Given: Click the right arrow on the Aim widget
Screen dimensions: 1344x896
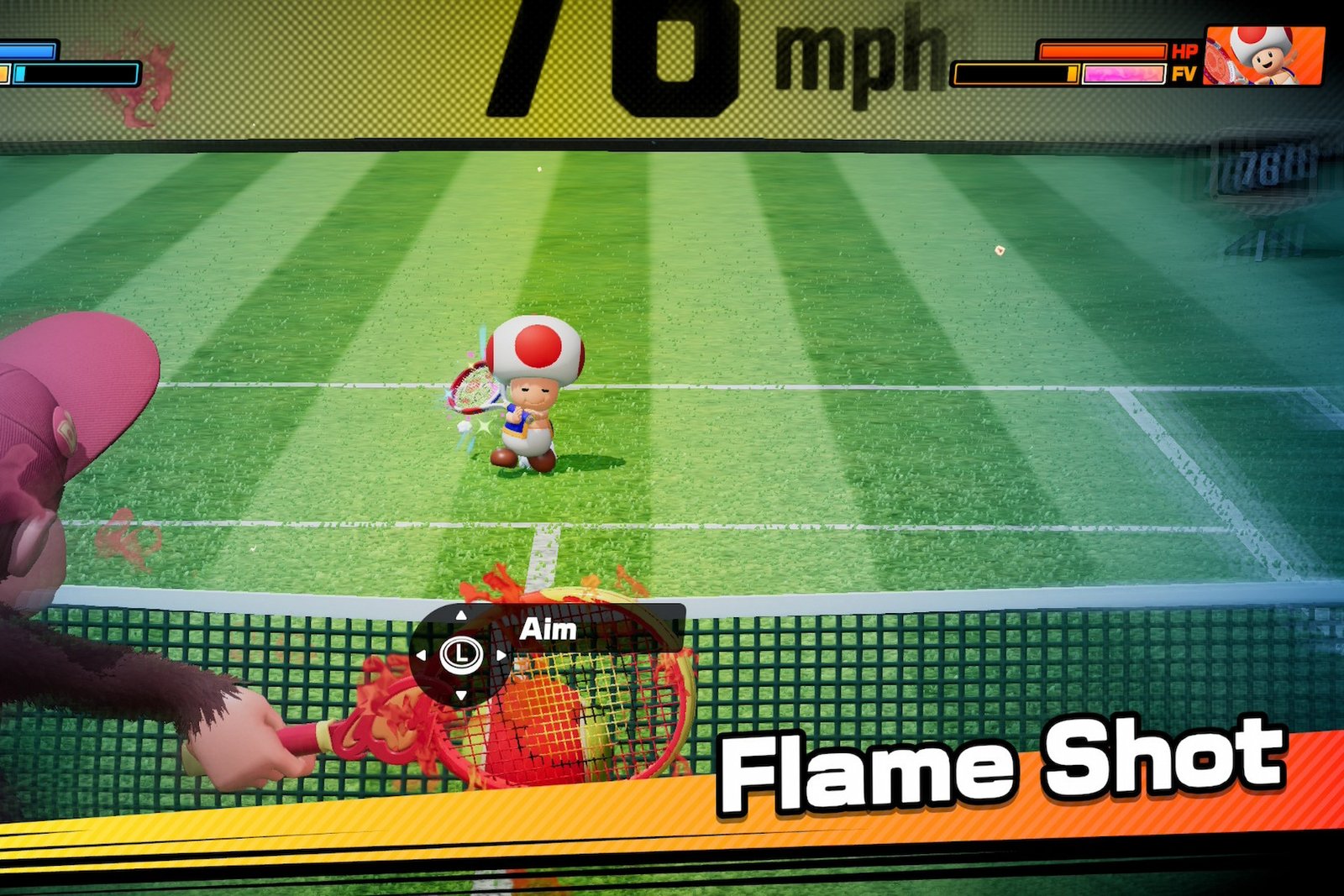Looking at the screenshot, I should [x=501, y=657].
